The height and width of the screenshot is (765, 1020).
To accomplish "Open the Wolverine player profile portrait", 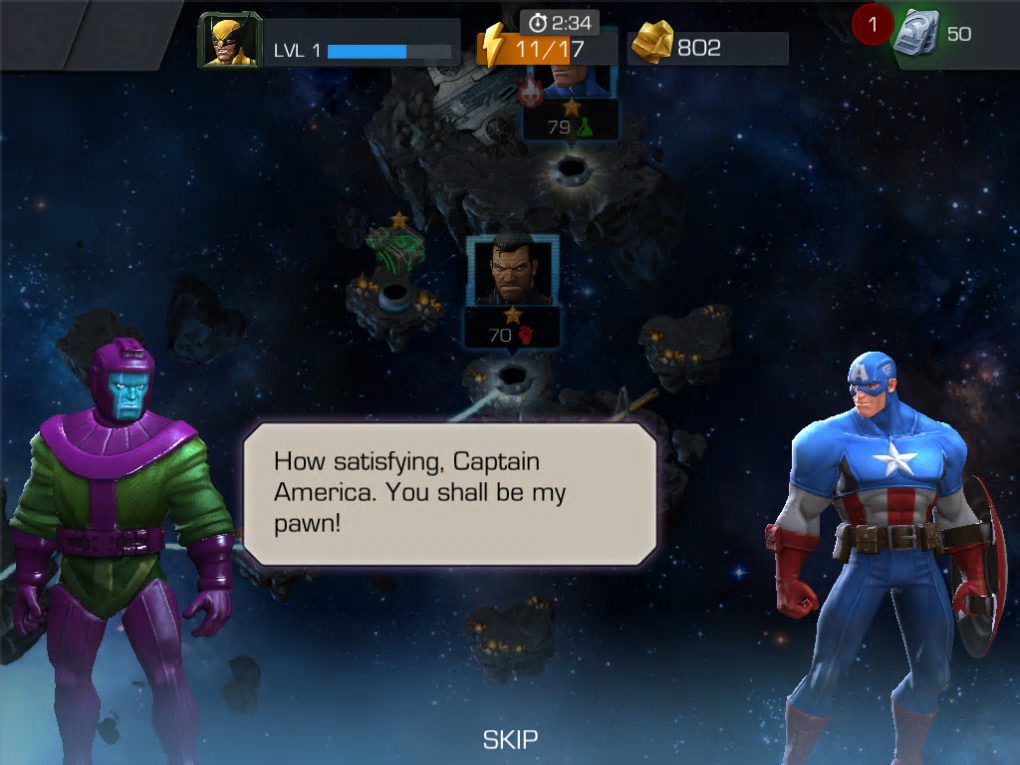I will [x=229, y=42].
